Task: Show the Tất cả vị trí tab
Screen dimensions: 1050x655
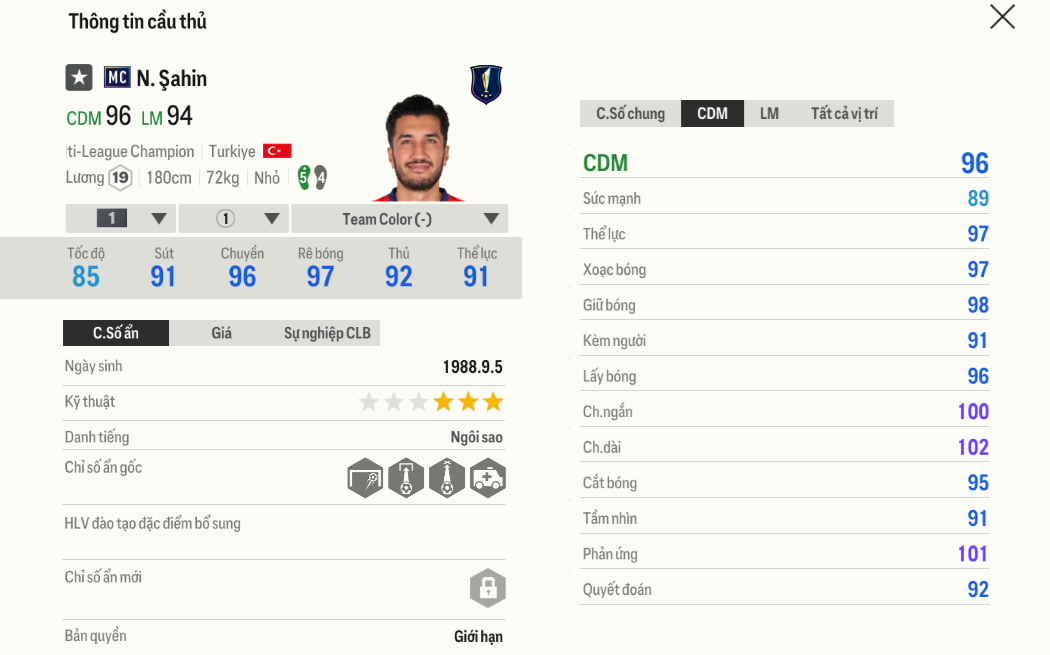Action: 844,114
